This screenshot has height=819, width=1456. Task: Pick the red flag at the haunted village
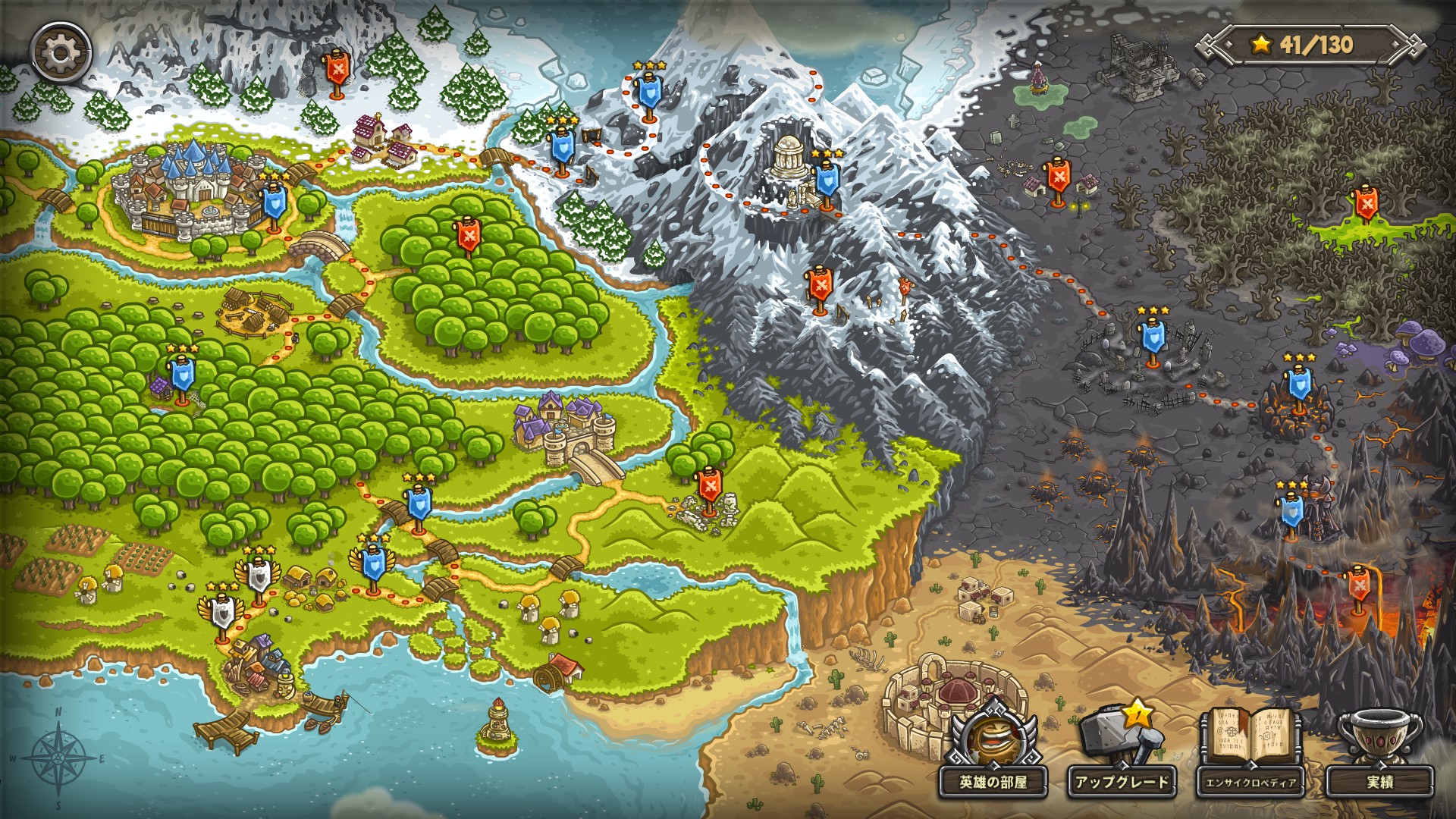(x=1058, y=177)
